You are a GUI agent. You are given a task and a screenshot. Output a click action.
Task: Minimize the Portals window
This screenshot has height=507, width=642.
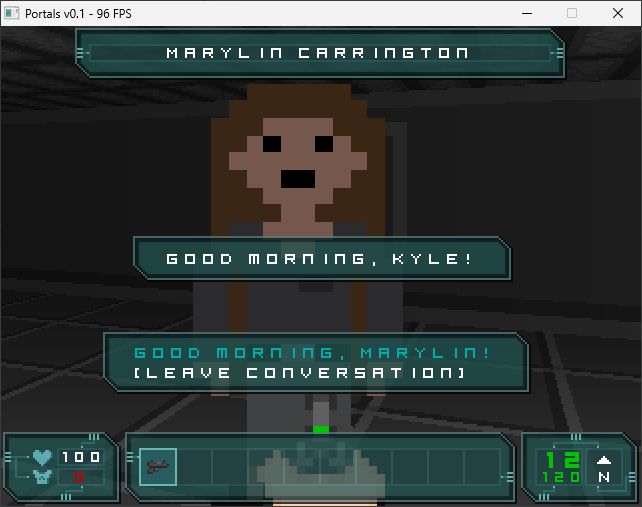point(526,13)
